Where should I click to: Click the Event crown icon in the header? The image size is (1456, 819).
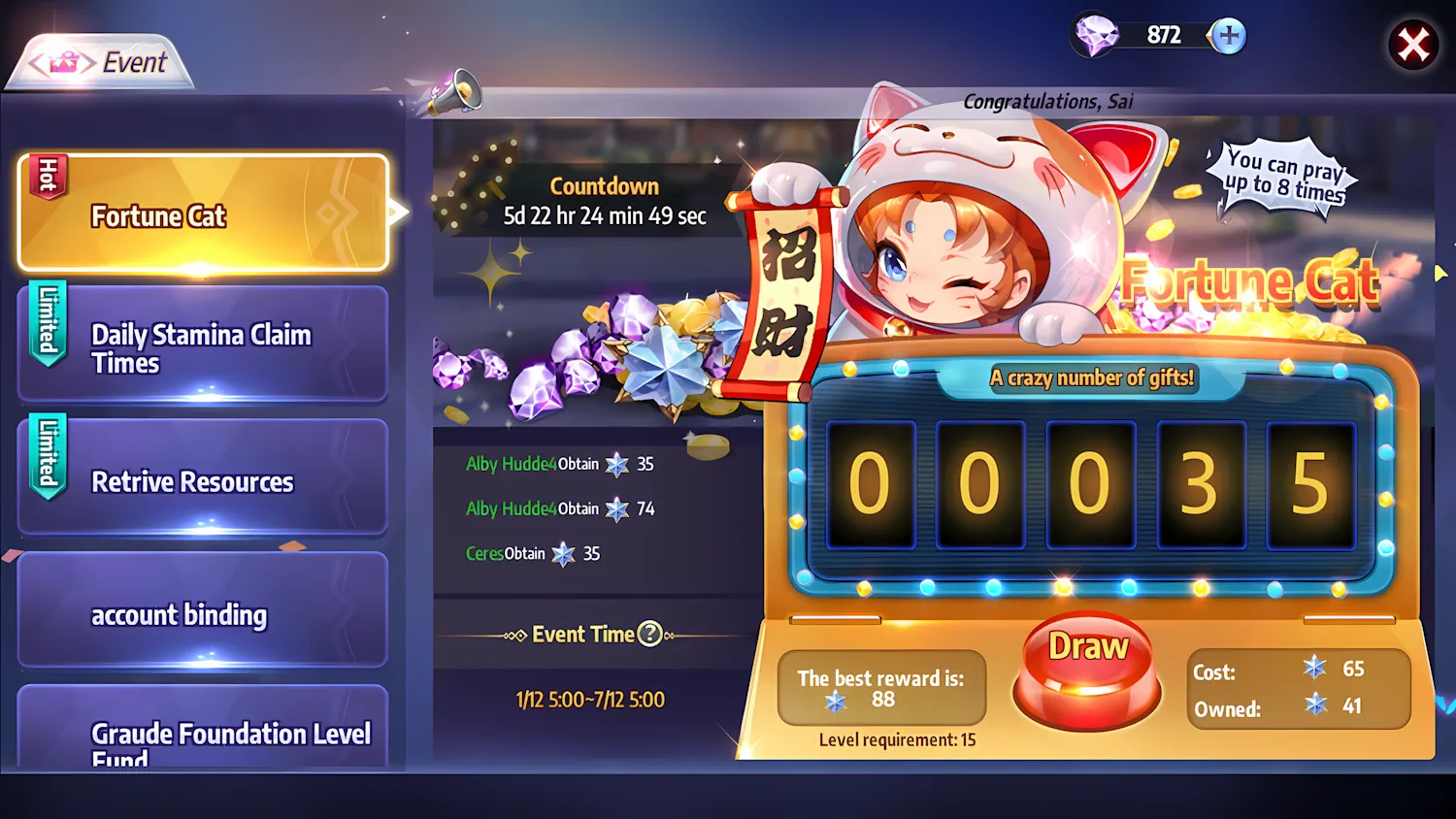pos(60,62)
